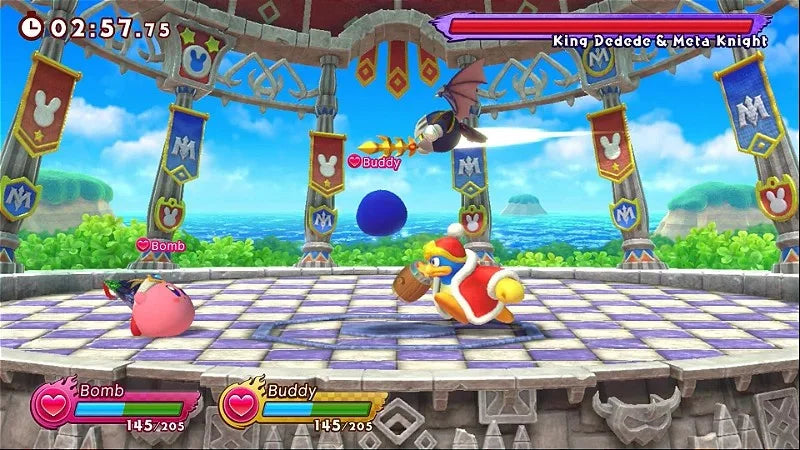The width and height of the screenshot is (800, 450).
Task: Select the Buddy player's heart icon
Action: point(240,406)
